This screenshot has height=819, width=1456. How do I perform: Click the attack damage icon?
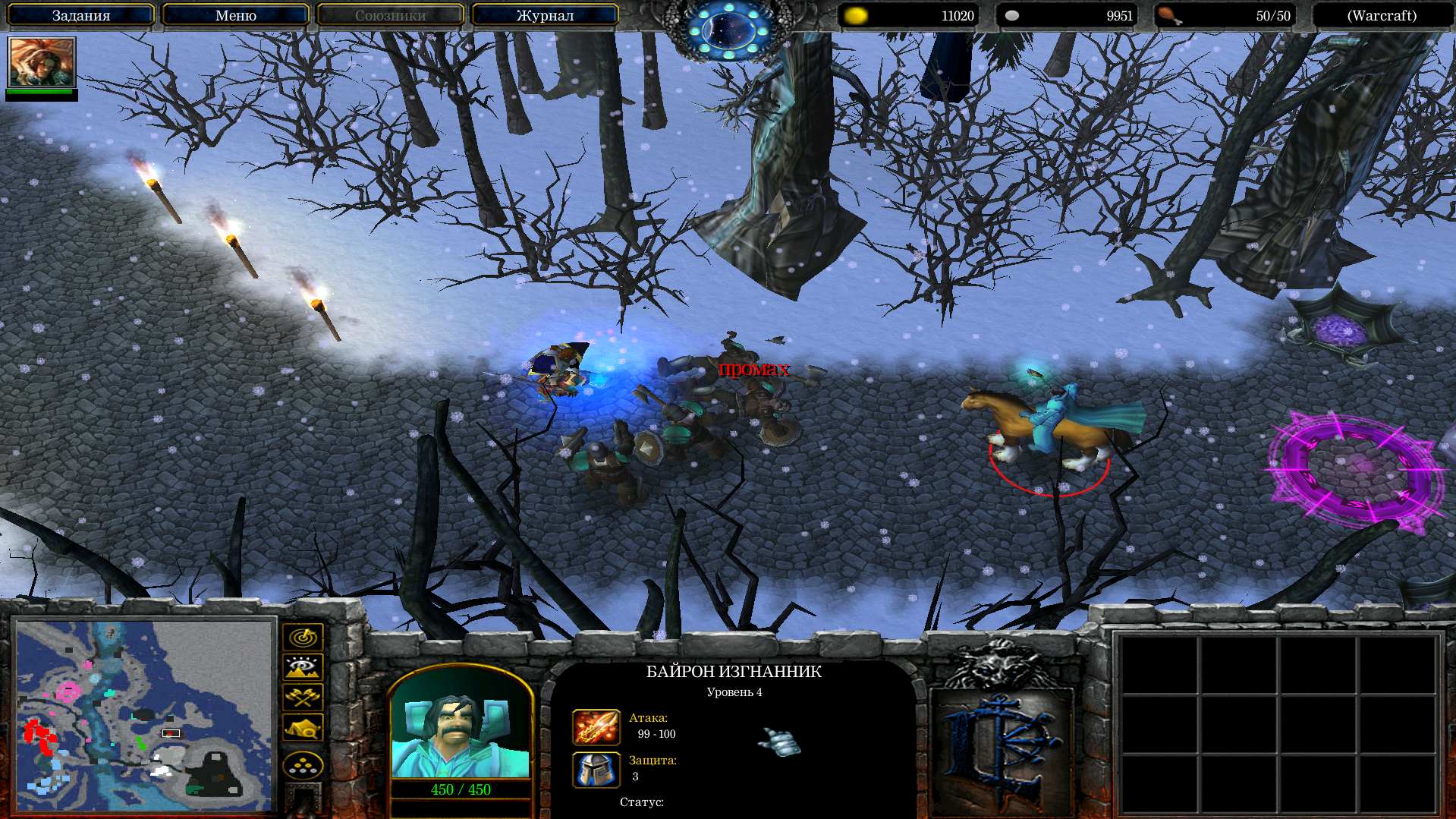596,727
